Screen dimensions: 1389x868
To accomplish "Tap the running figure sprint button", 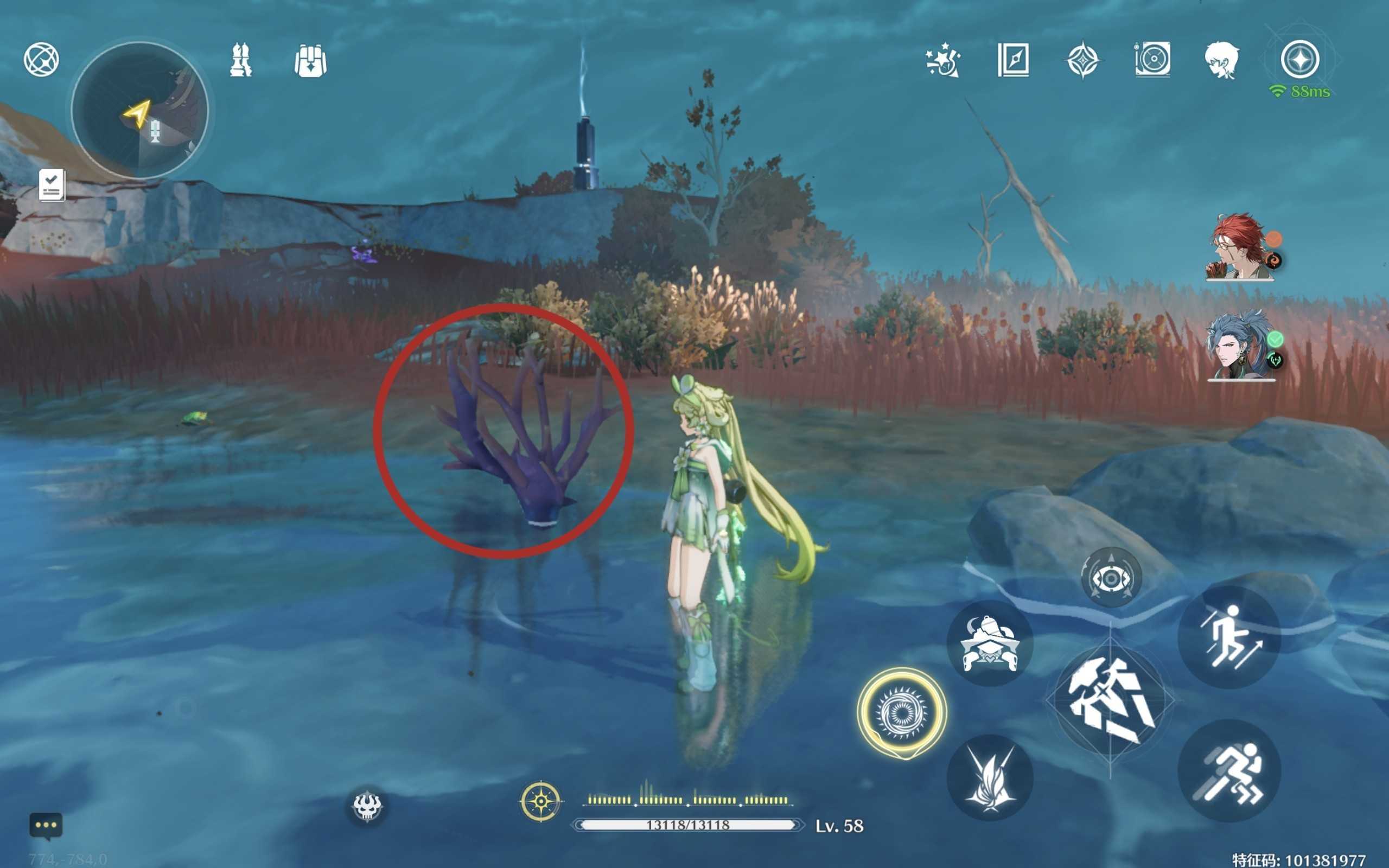I will [1229, 771].
